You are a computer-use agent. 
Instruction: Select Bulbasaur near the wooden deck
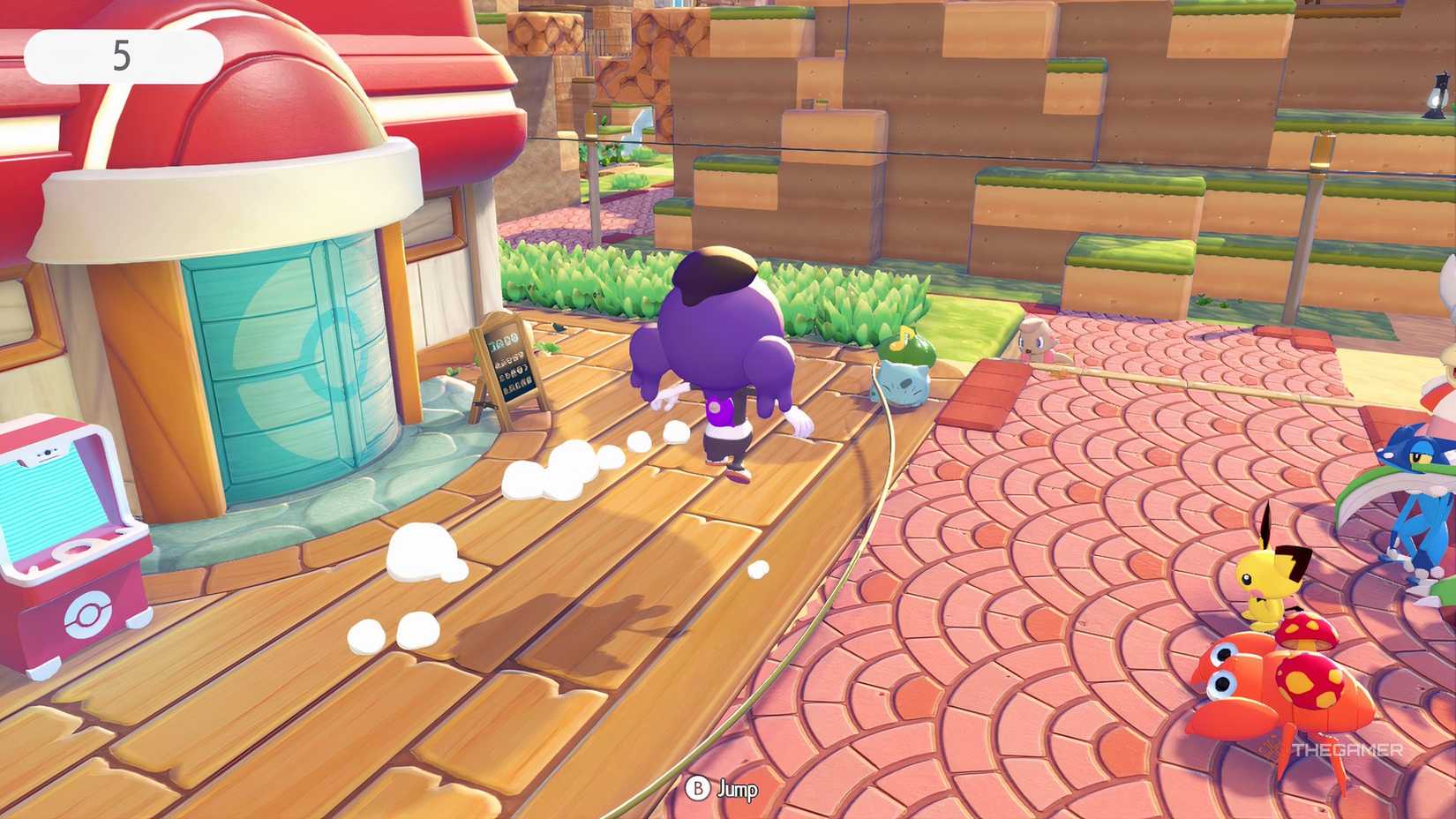(904, 379)
